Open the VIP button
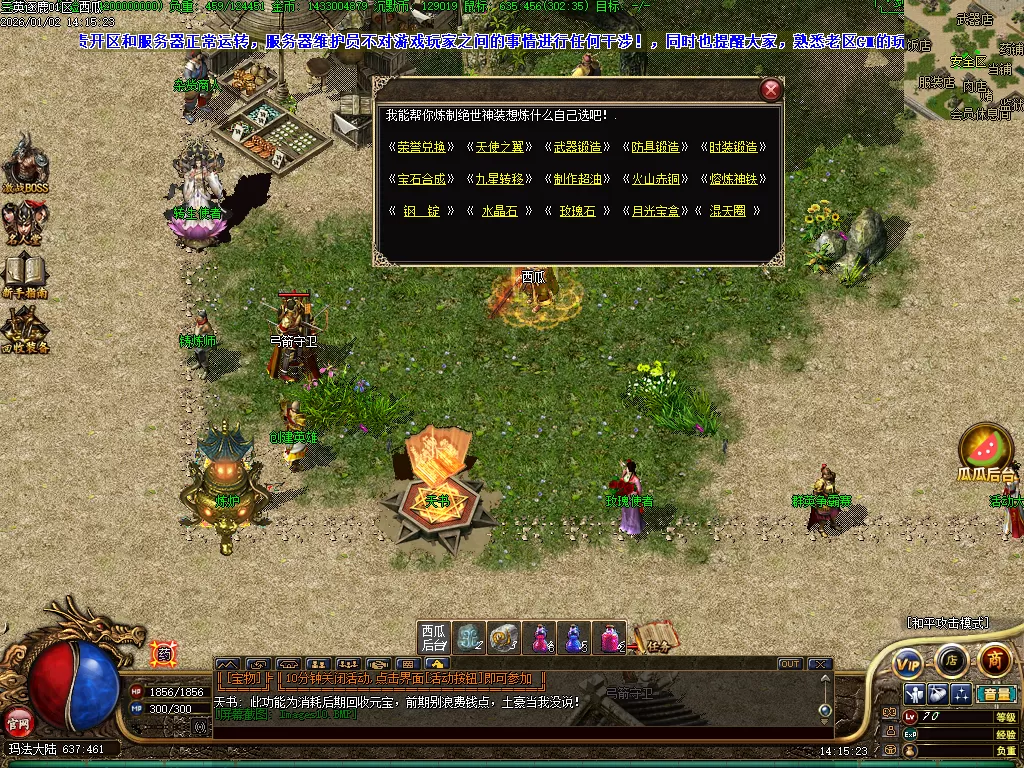Screen dimensions: 1024x768 pos(908,662)
